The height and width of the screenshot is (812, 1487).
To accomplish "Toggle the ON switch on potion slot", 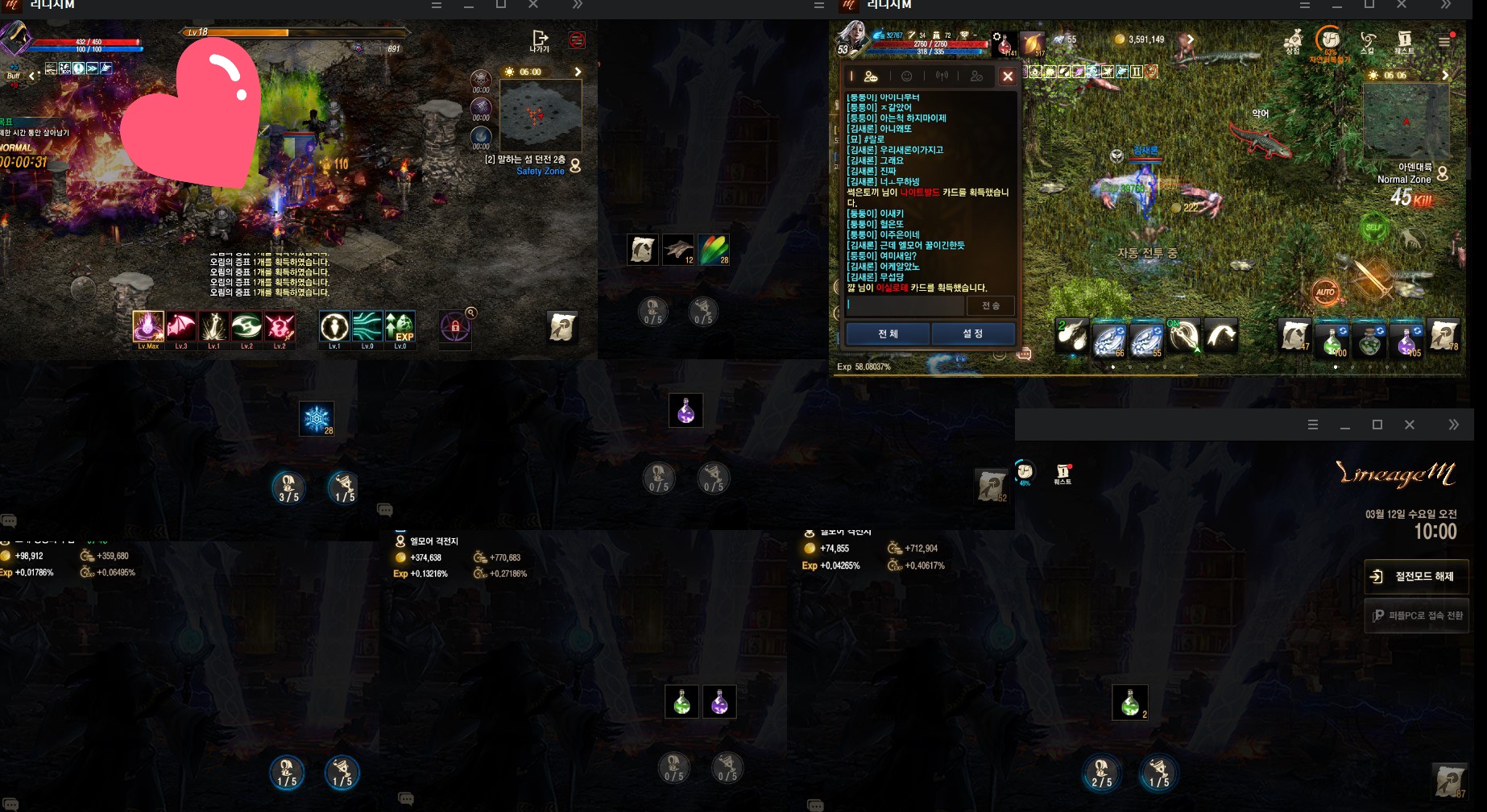I will [1173, 323].
